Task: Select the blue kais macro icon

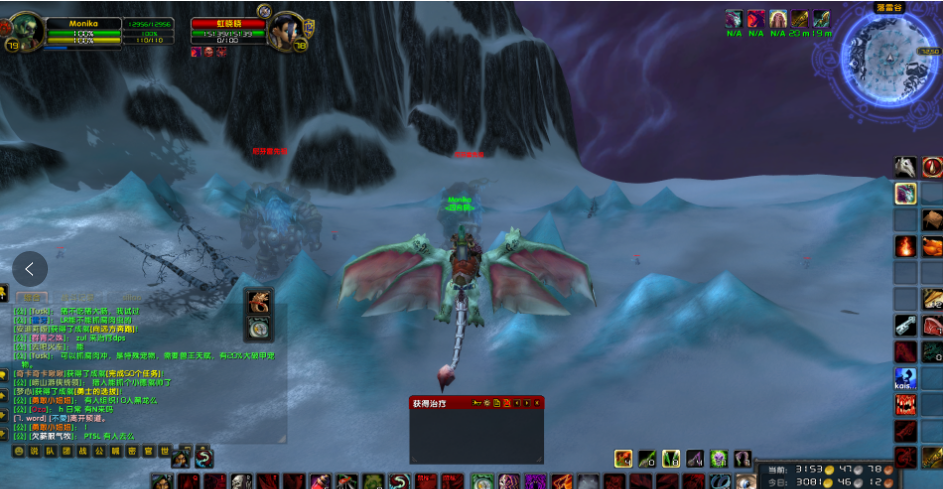Action: tap(905, 378)
